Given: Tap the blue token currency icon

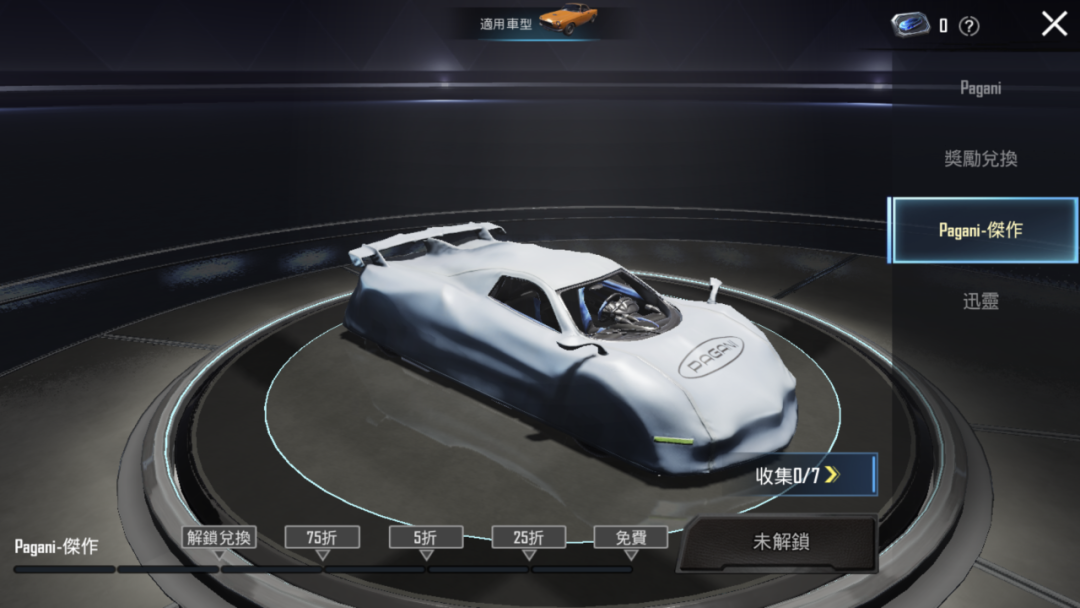Looking at the screenshot, I should 910,25.
